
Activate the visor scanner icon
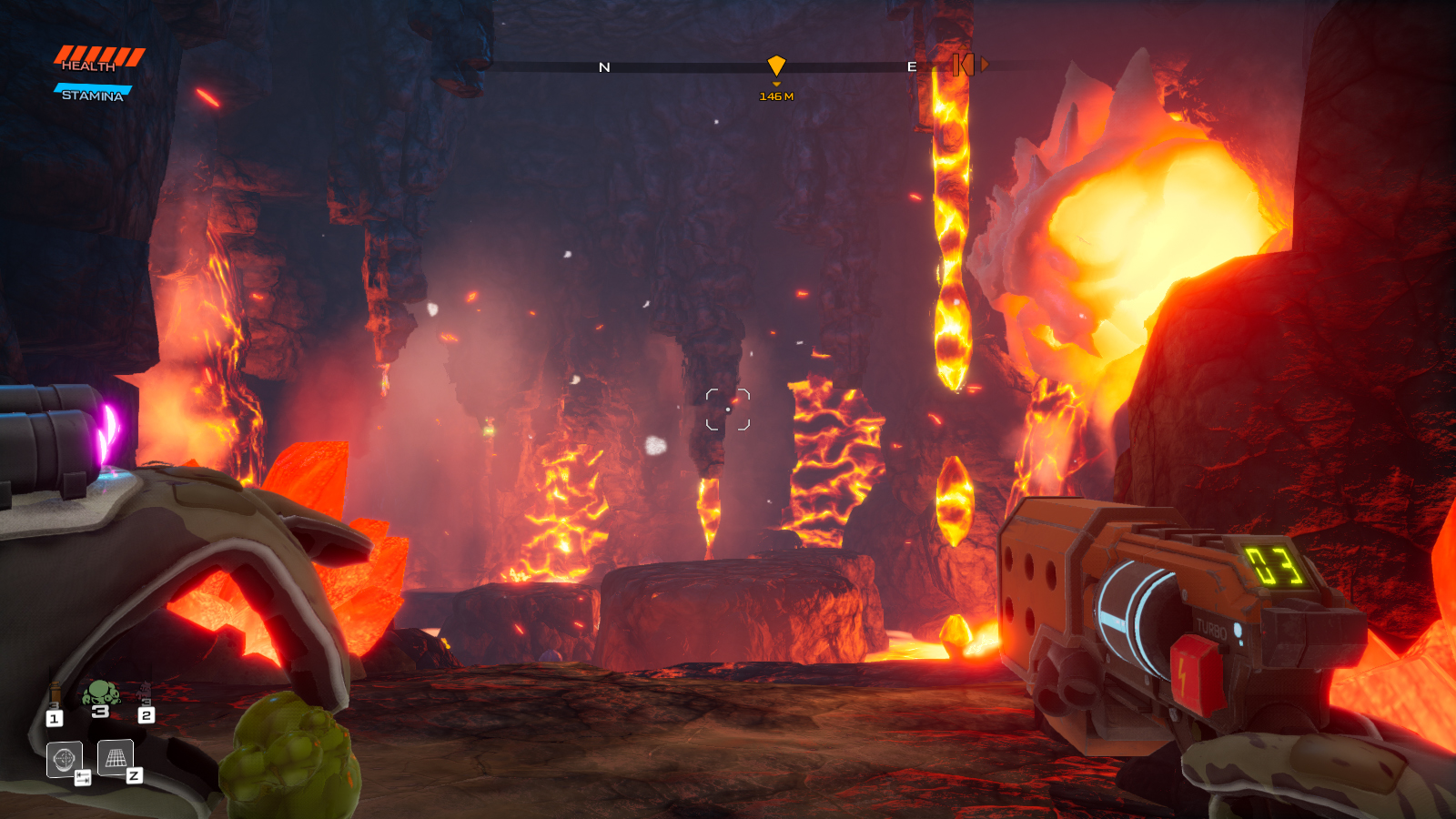[x=65, y=759]
